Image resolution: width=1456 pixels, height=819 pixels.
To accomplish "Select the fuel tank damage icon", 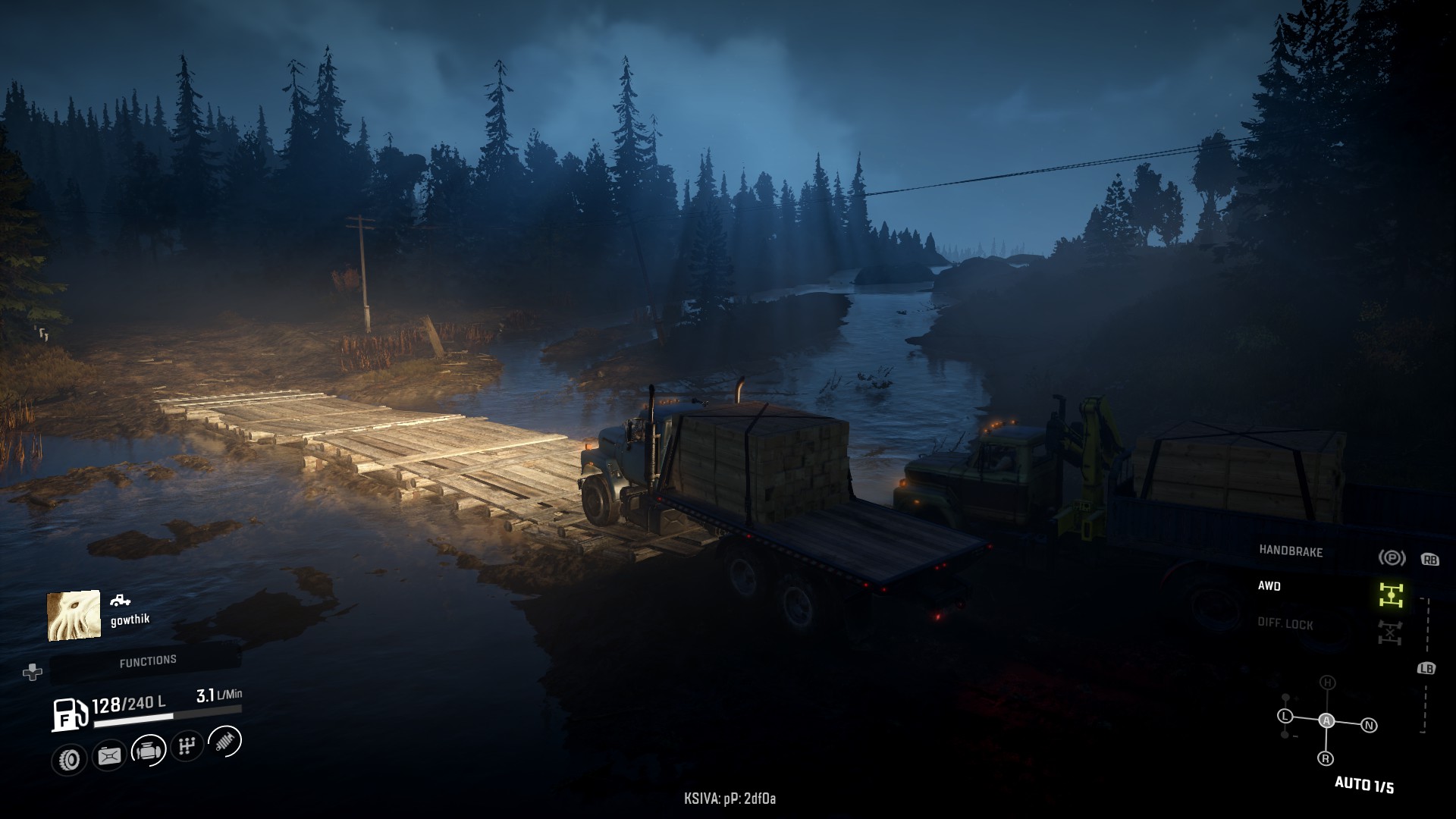I will tap(108, 756).
